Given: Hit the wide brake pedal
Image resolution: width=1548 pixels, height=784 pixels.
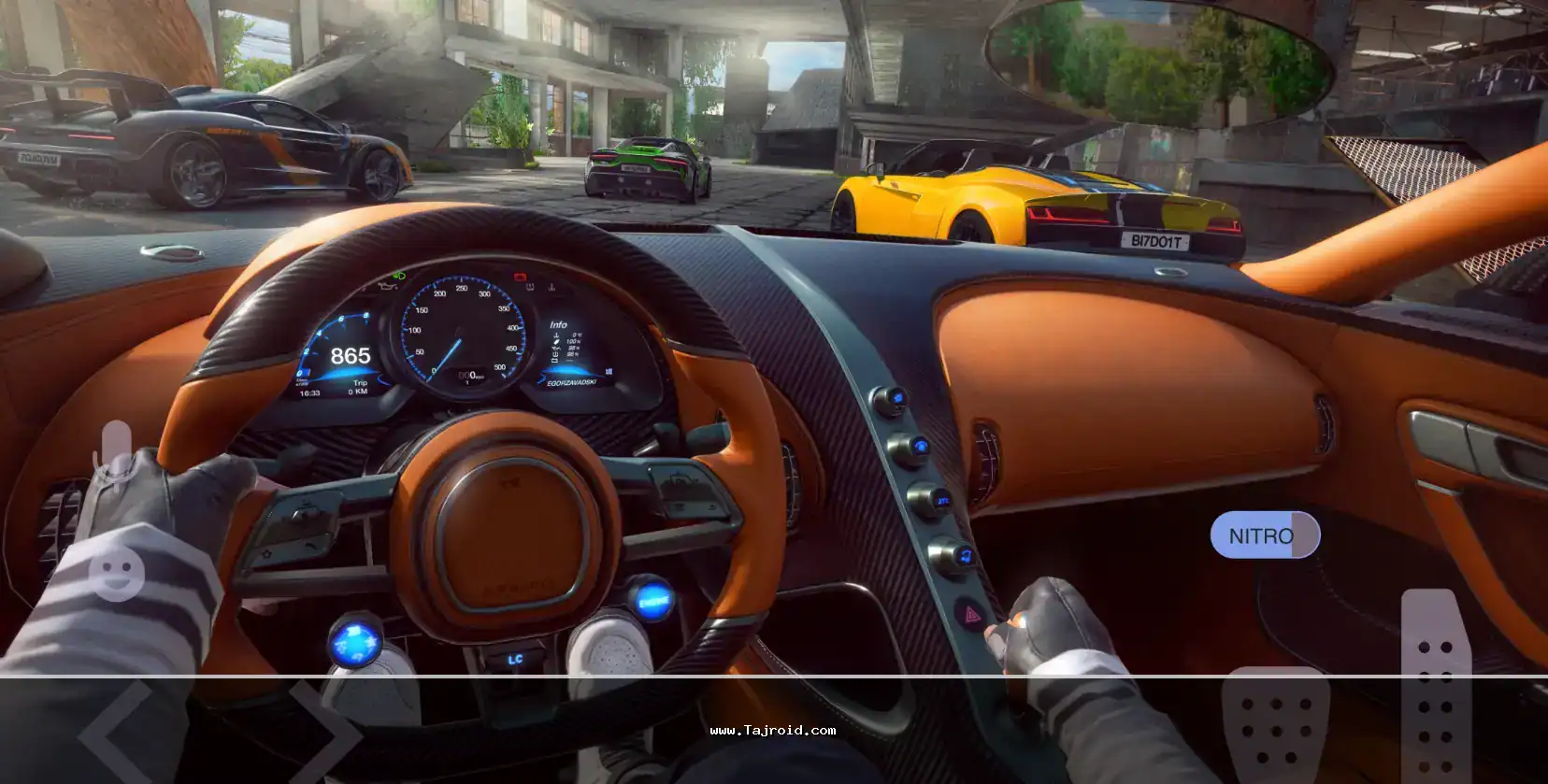Looking at the screenshot, I should click(1273, 726).
